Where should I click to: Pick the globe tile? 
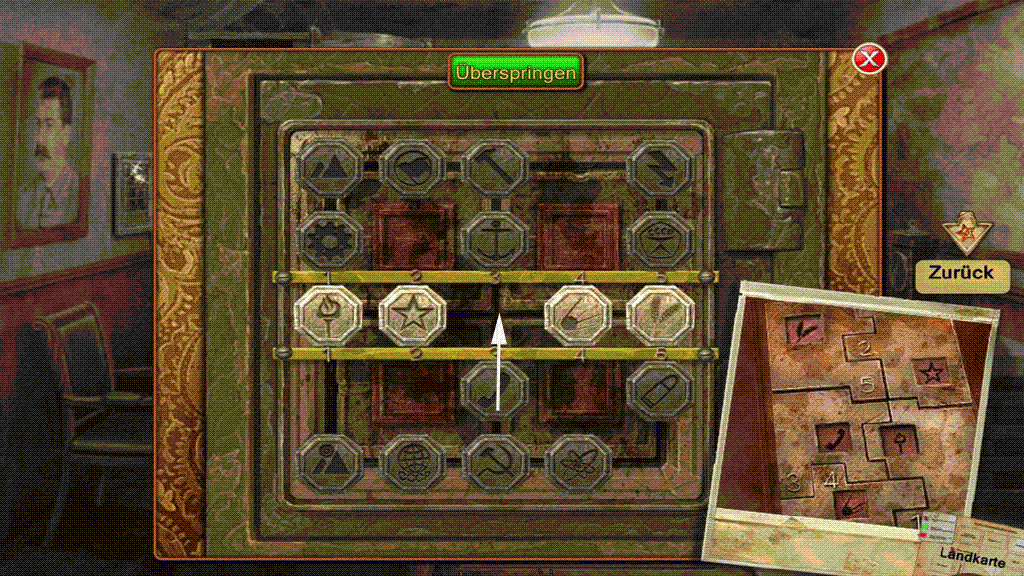[412, 458]
